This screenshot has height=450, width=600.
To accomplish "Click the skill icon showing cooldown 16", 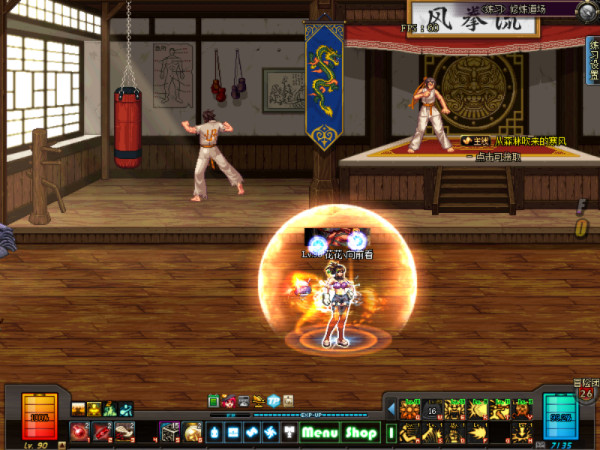I will pyautogui.click(x=433, y=408).
